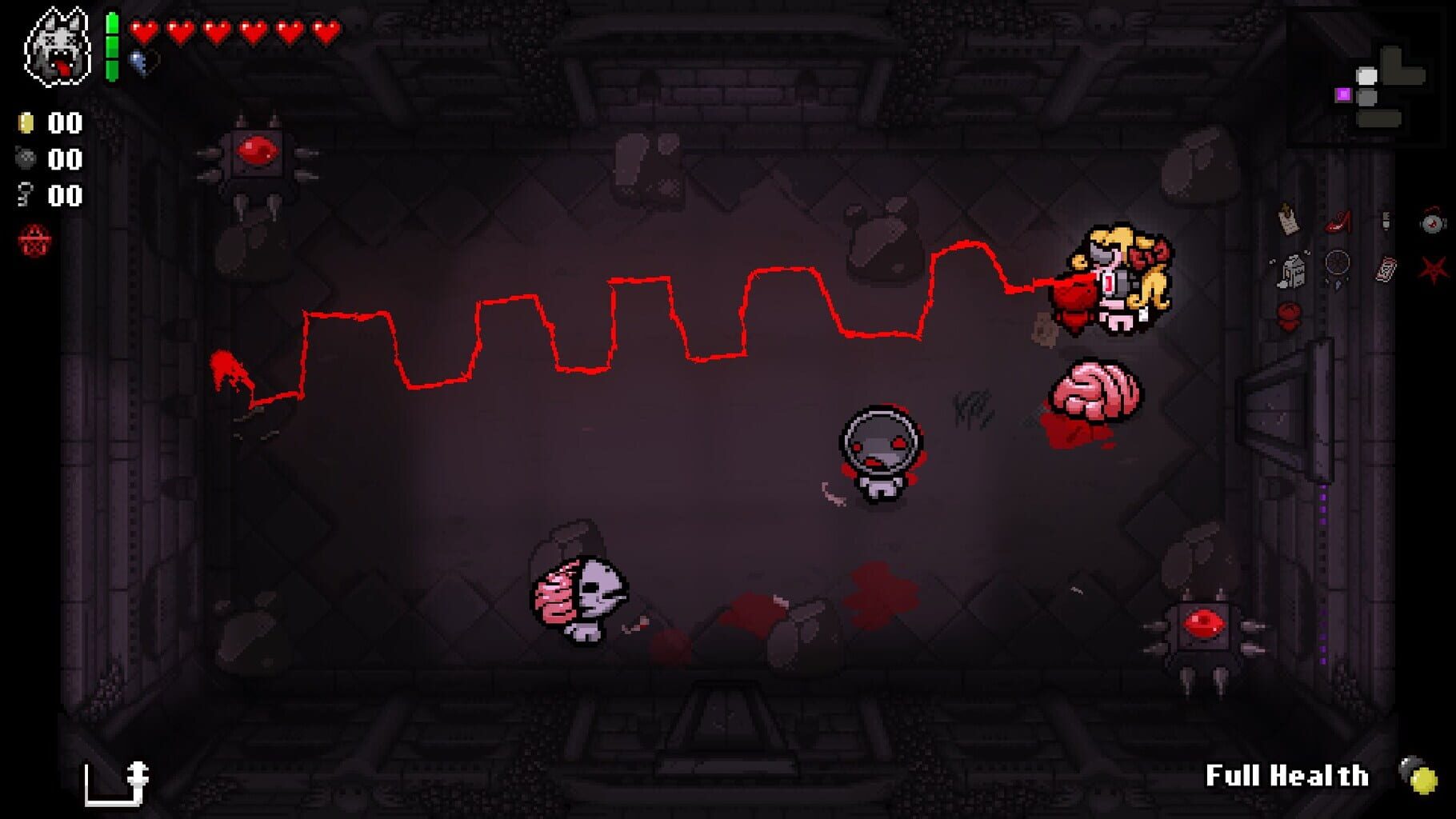Click the milk carton item icon

(x=1292, y=270)
